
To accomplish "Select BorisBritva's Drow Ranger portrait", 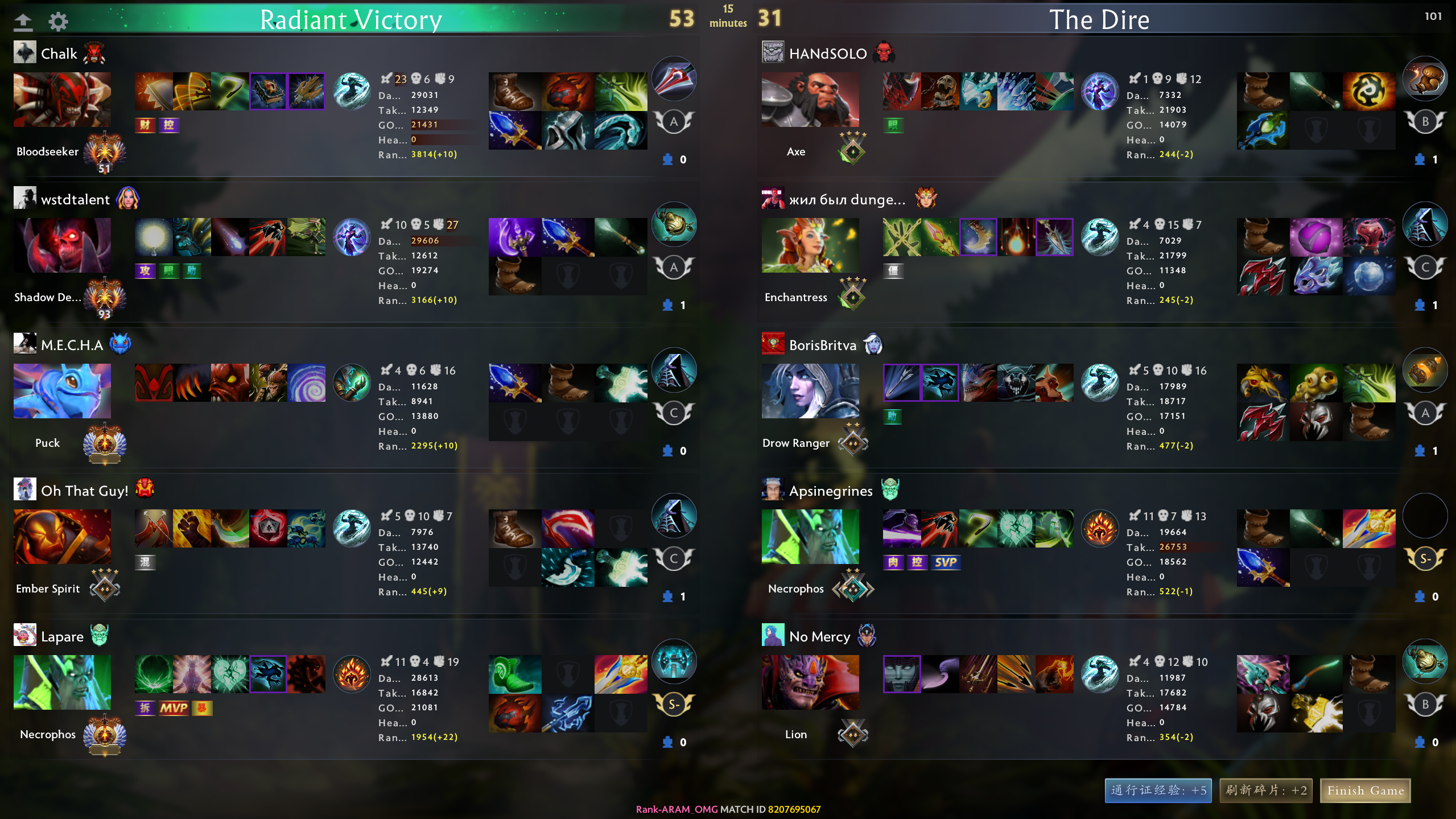I will pos(810,390).
